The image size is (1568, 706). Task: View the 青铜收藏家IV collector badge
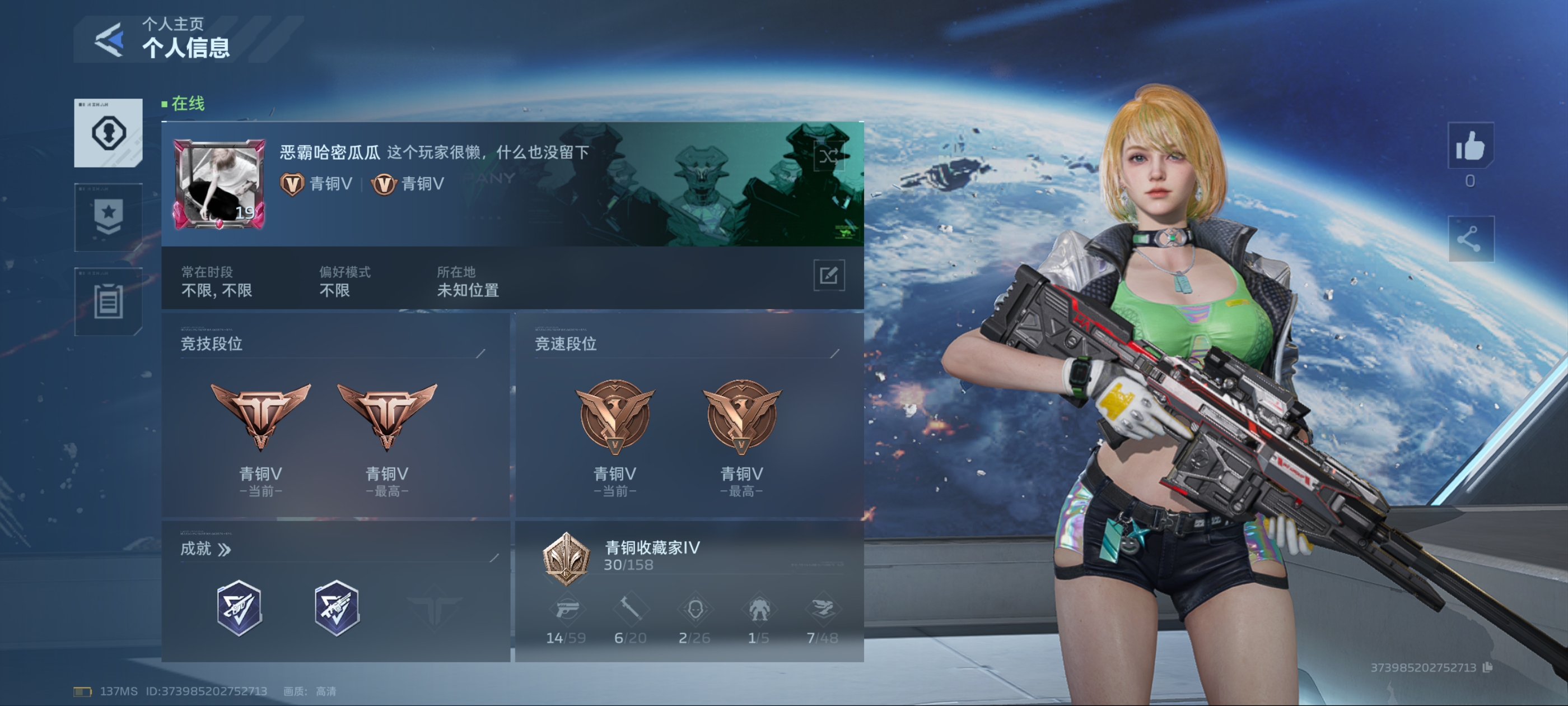566,558
